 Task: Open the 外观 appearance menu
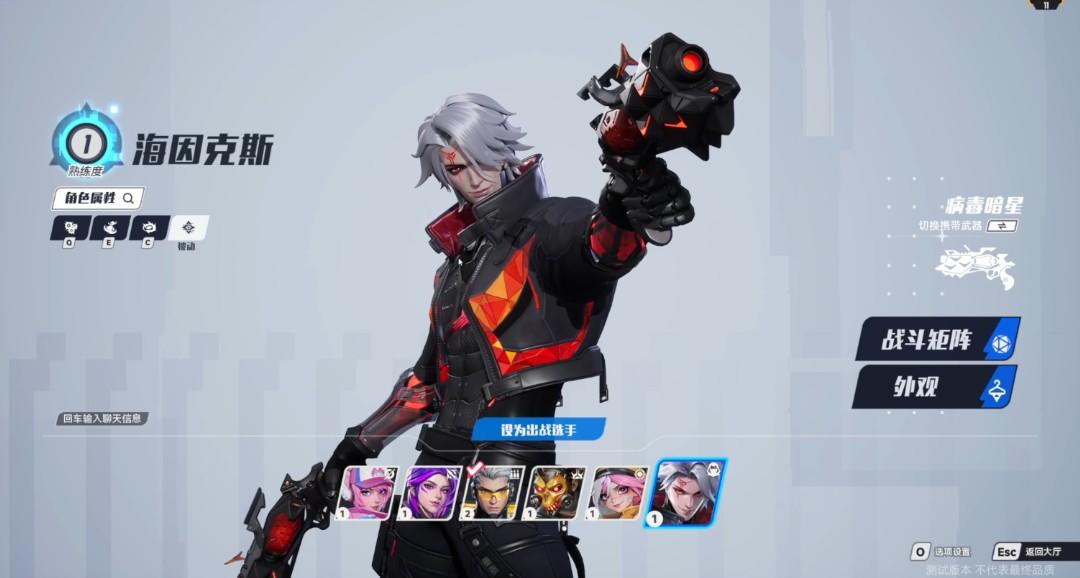(x=933, y=387)
